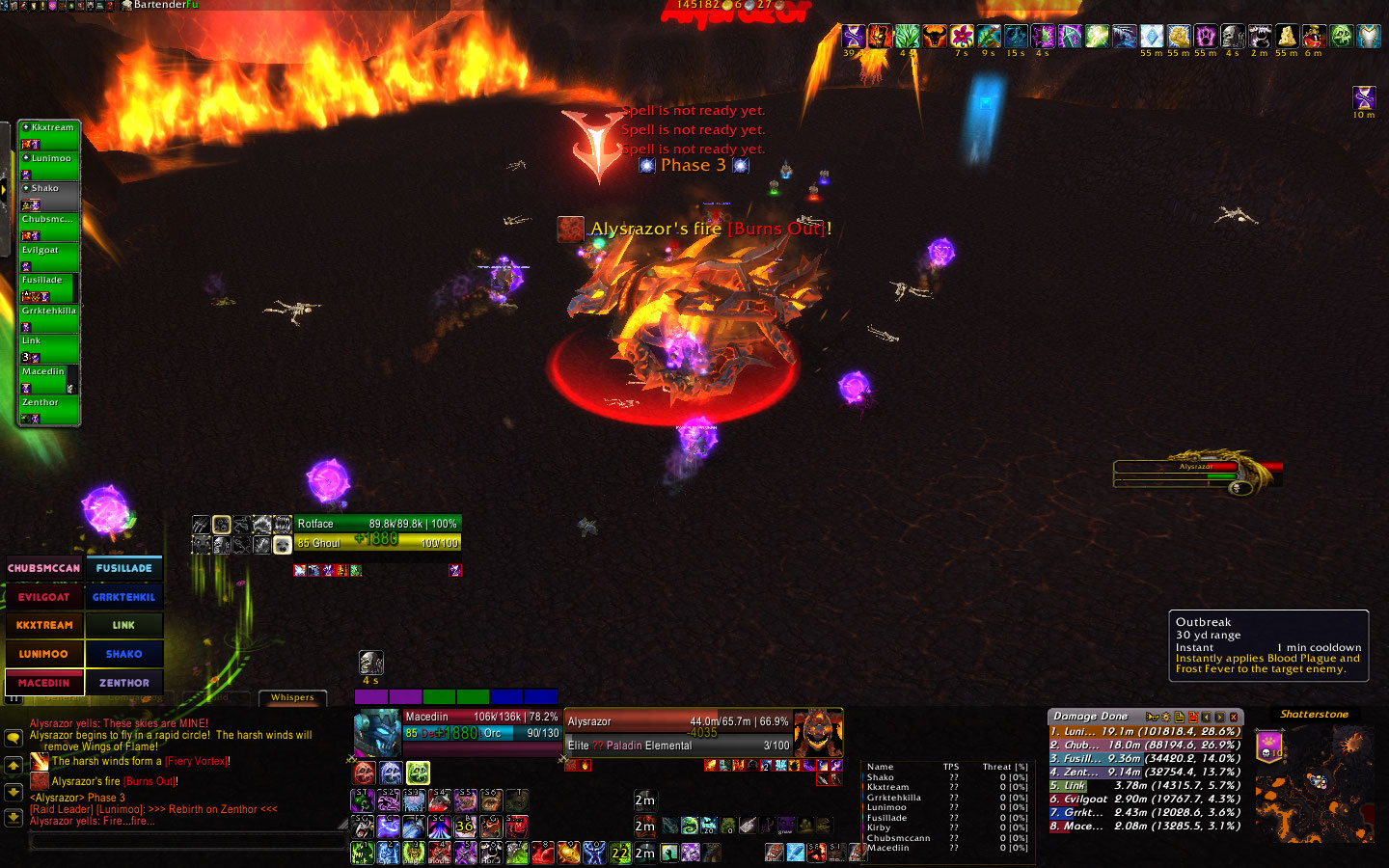Screen dimensions: 1389x868
Task: Select Lunimoo's row in the damage meter
Action: [x=1145, y=732]
